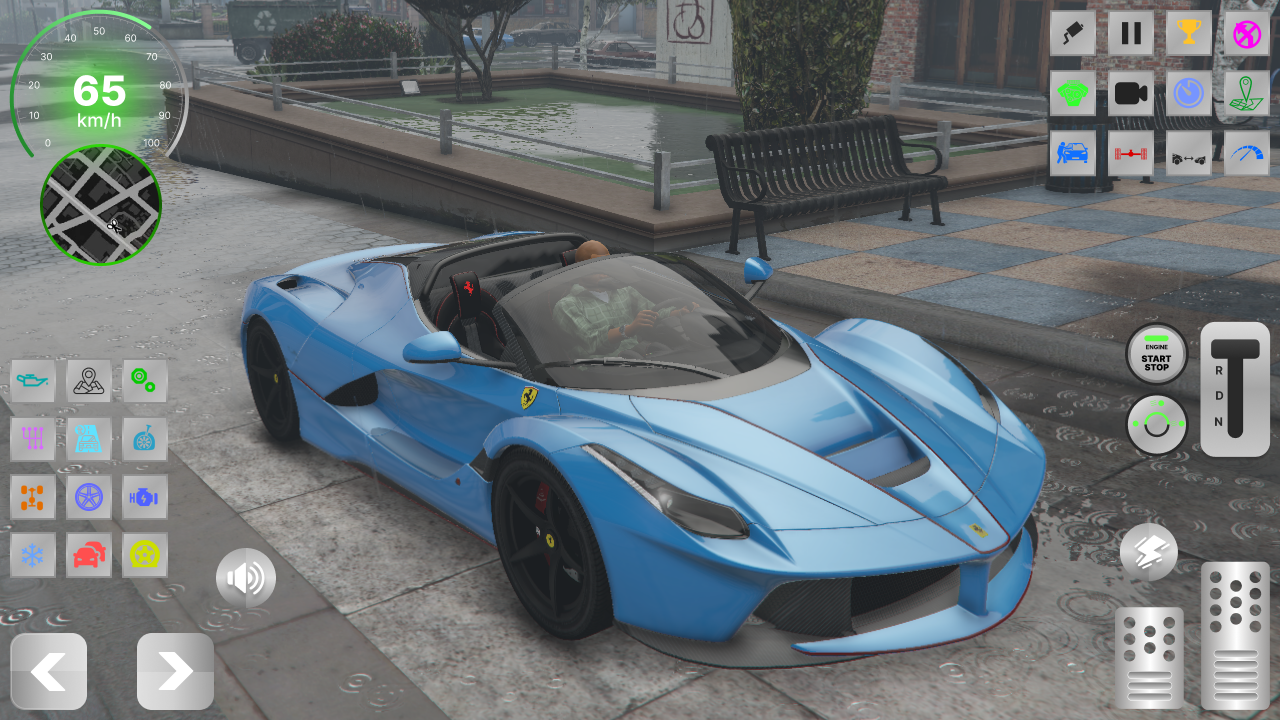Pause the game

[x=1130, y=33]
